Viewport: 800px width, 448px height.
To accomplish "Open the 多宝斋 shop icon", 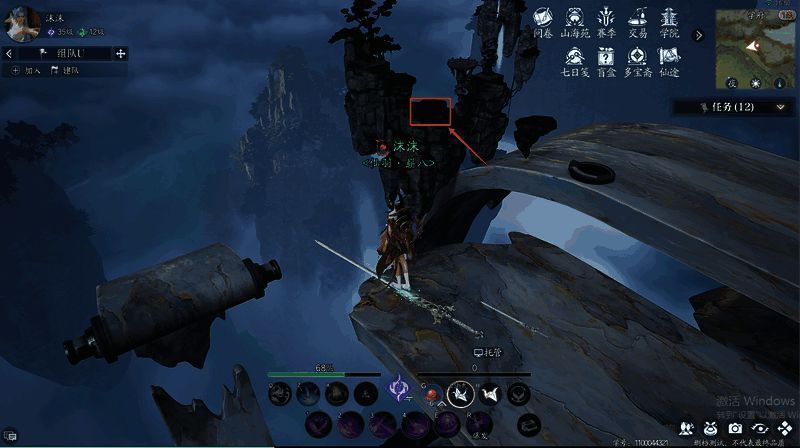I will (x=636, y=62).
